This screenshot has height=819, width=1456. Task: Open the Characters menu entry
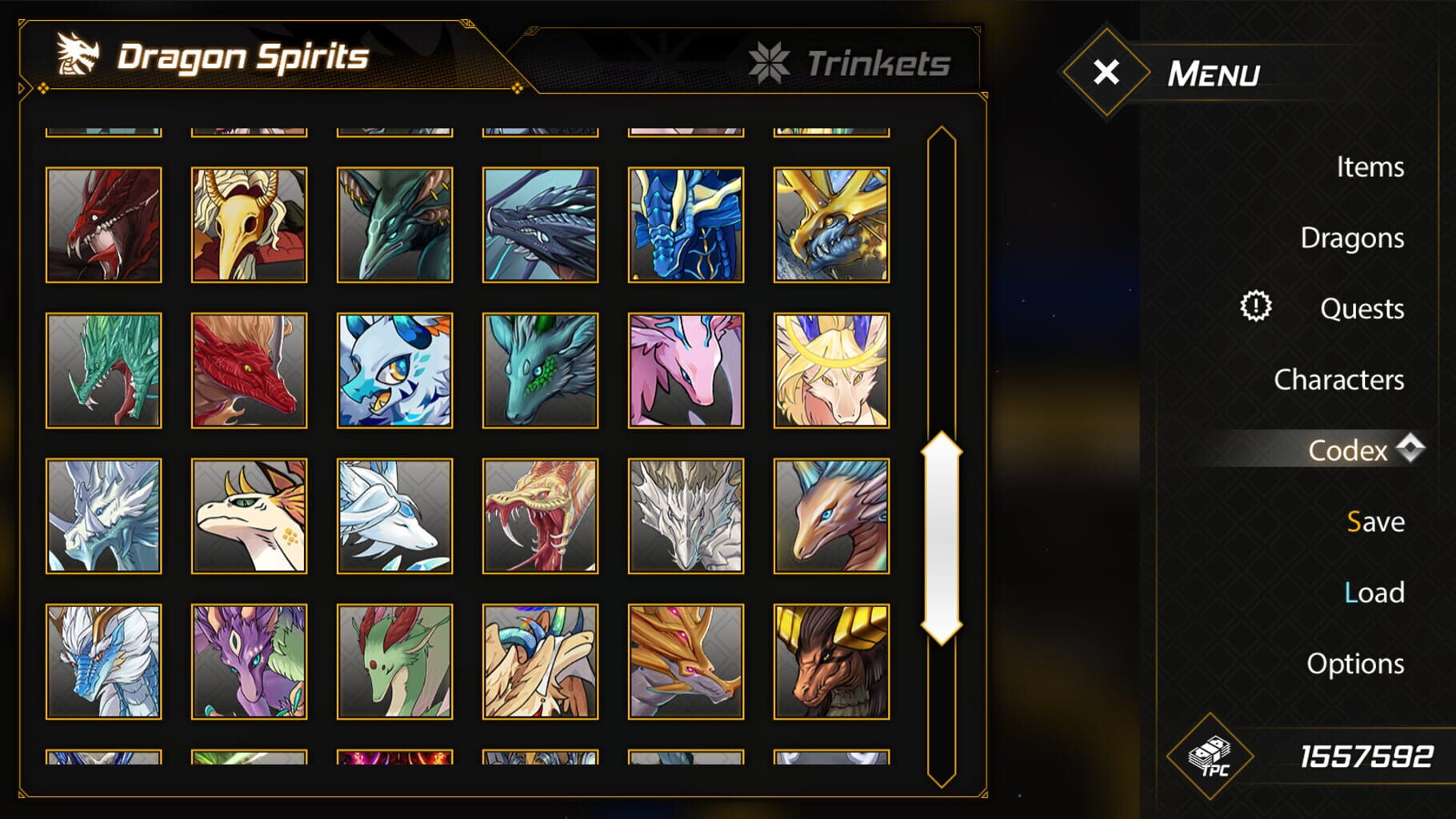(1340, 379)
